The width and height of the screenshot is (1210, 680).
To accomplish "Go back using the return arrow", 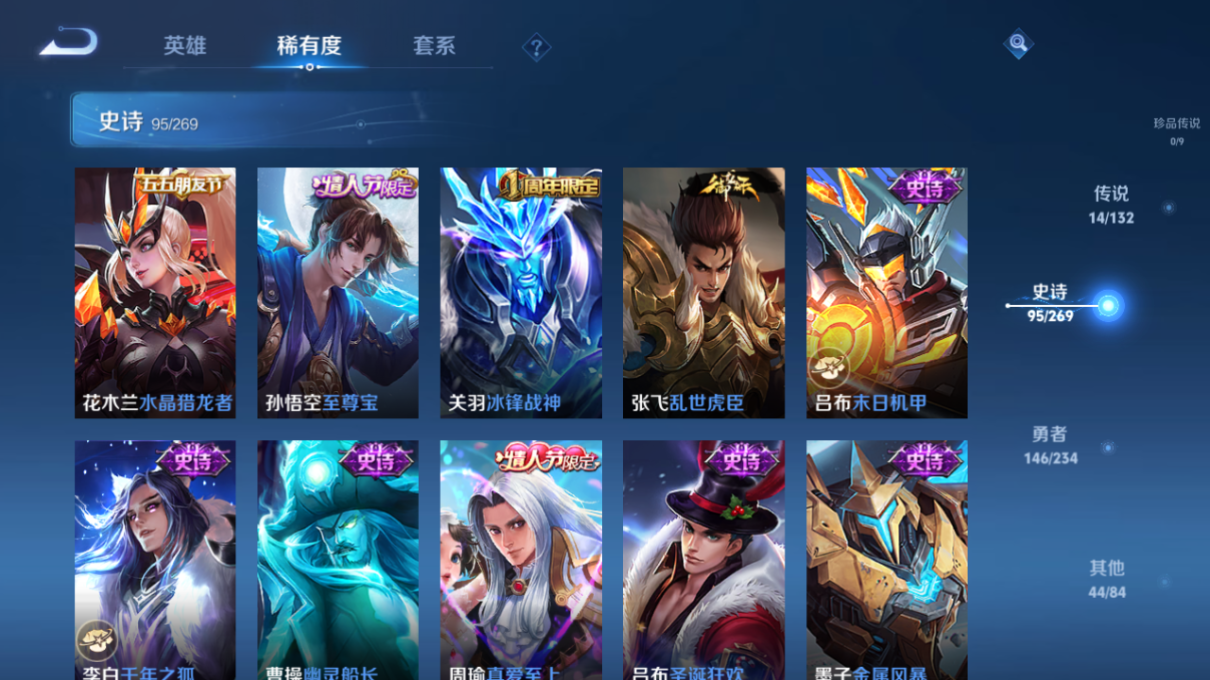I will click(68, 43).
